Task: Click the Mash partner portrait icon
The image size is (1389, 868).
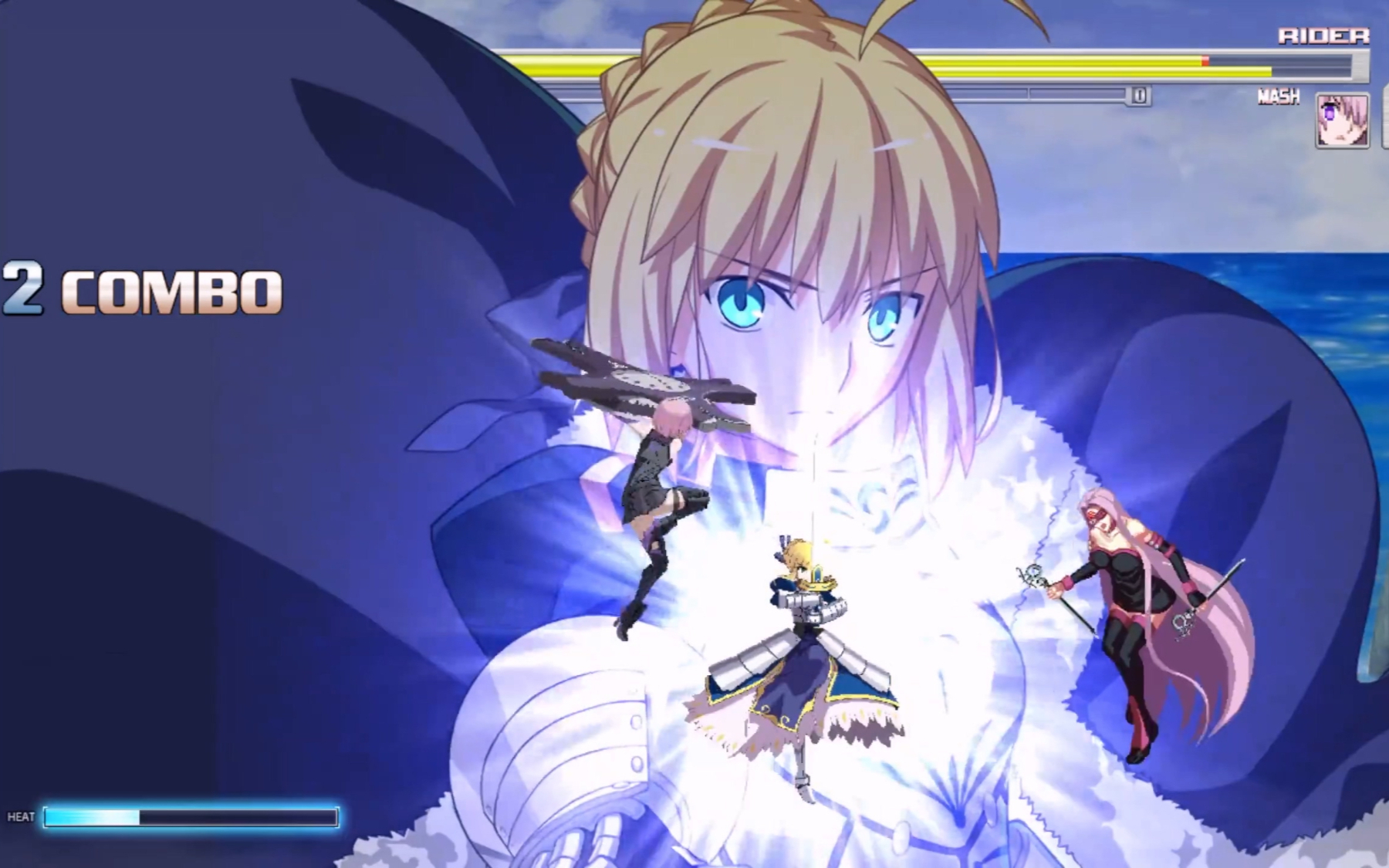Action: click(x=1342, y=120)
